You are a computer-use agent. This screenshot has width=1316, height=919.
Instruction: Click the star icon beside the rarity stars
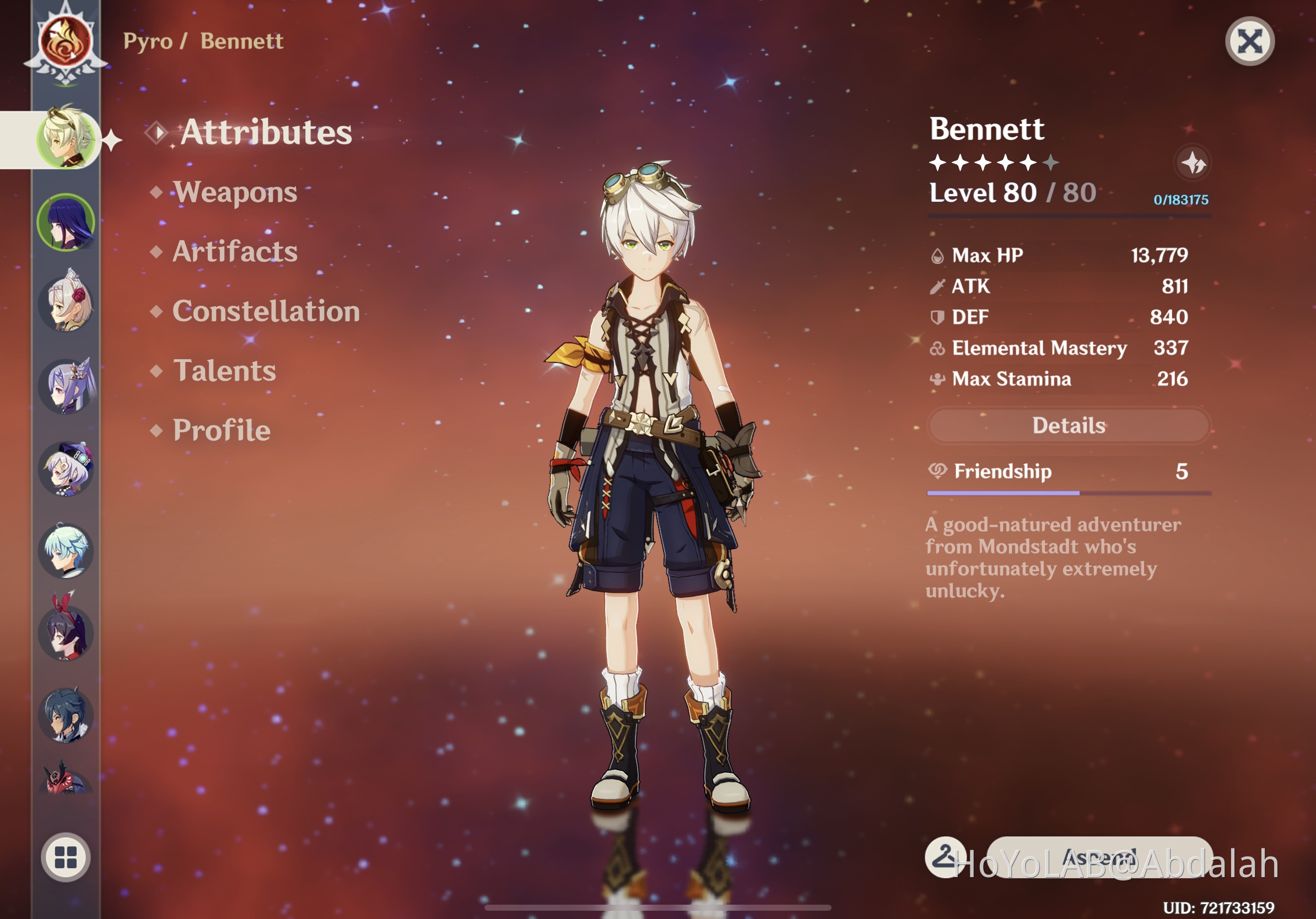pyautogui.click(x=1193, y=163)
